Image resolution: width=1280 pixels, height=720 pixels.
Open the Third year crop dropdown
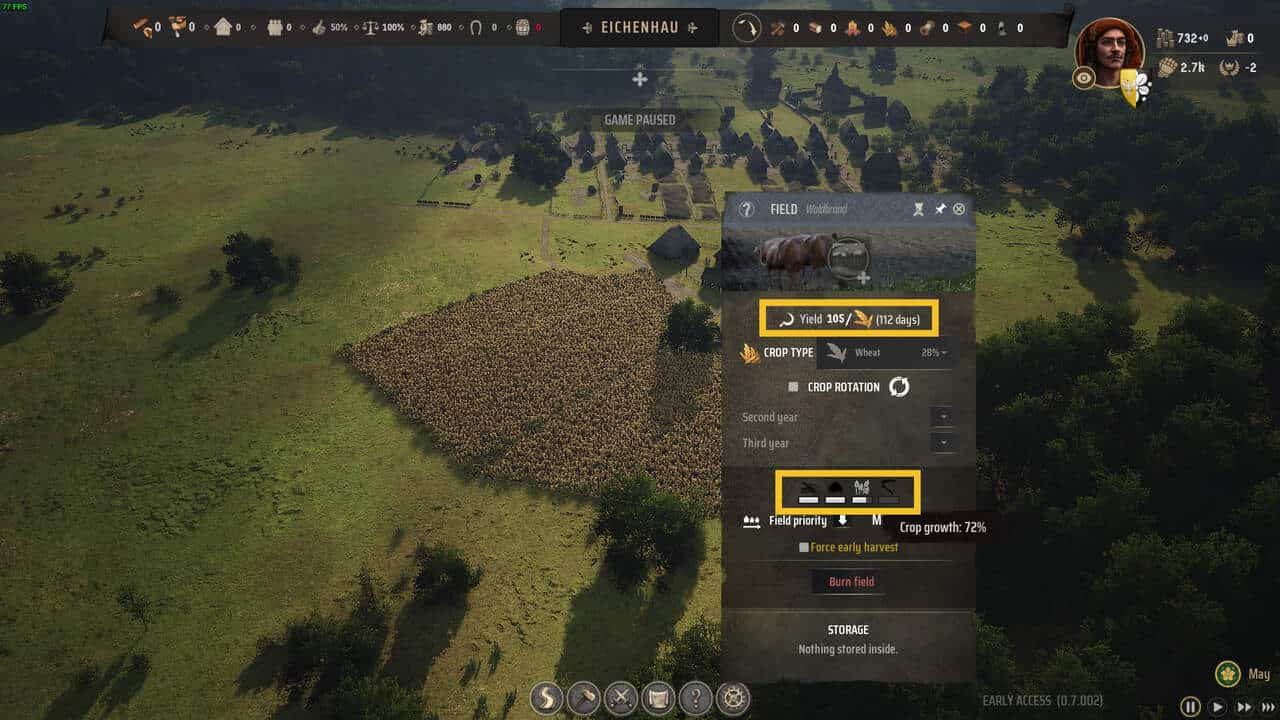tap(942, 443)
